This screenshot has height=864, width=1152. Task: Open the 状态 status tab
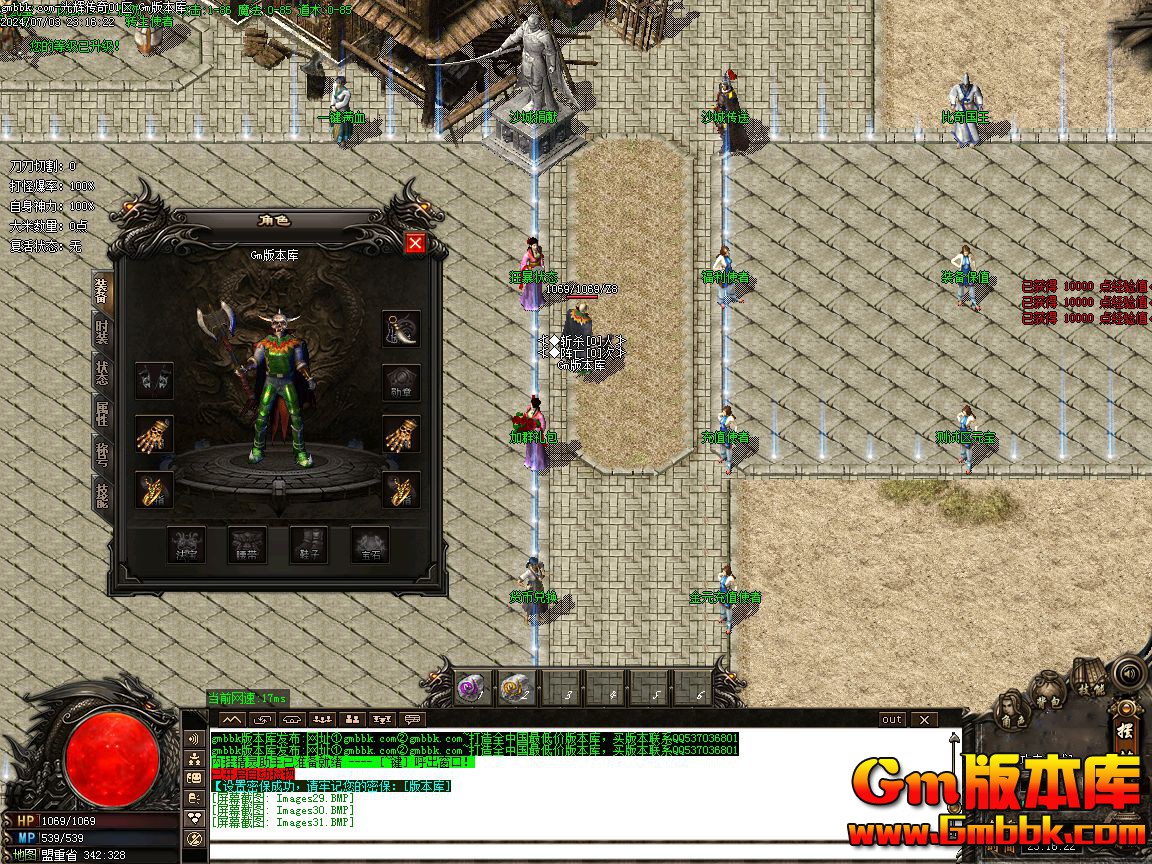click(102, 374)
